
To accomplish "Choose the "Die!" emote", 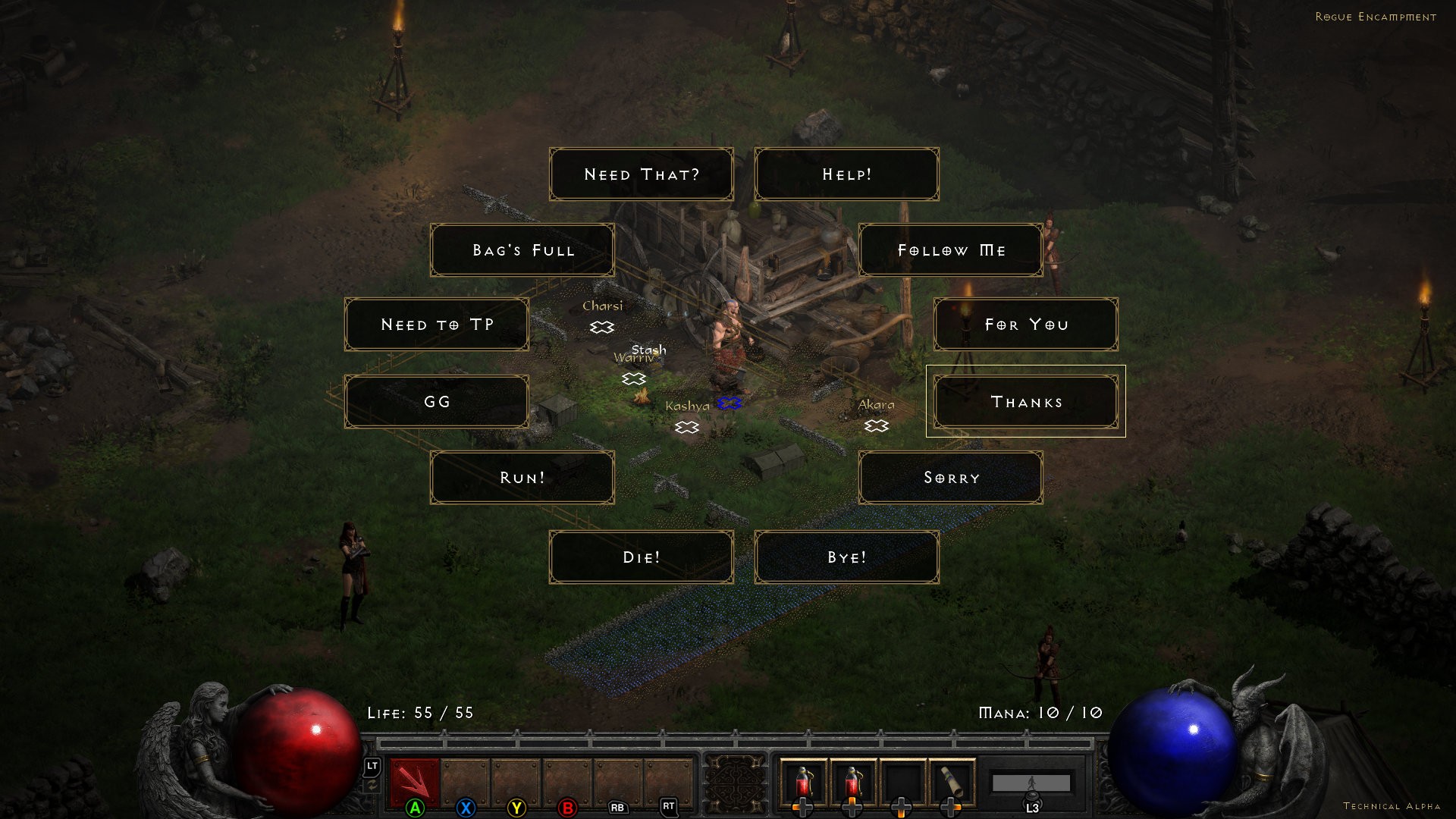I will pyautogui.click(x=641, y=557).
